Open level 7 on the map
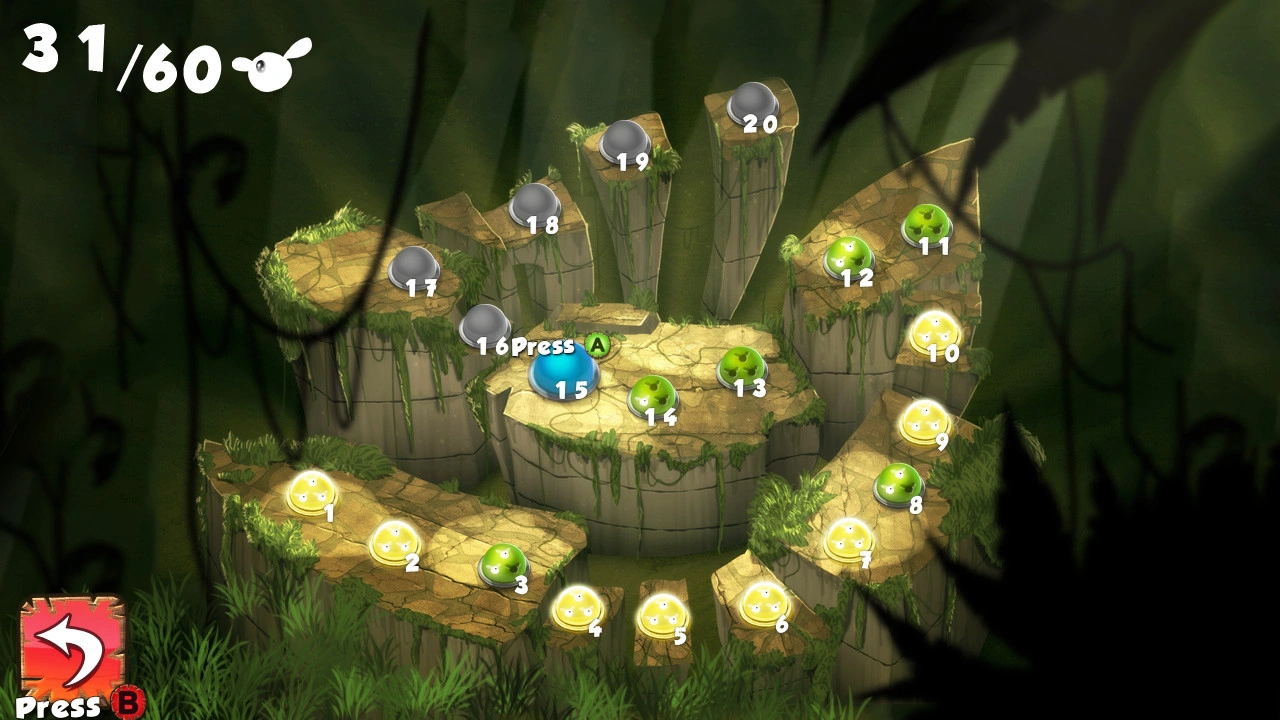Screen dimensions: 1280x720 pyautogui.click(x=849, y=538)
